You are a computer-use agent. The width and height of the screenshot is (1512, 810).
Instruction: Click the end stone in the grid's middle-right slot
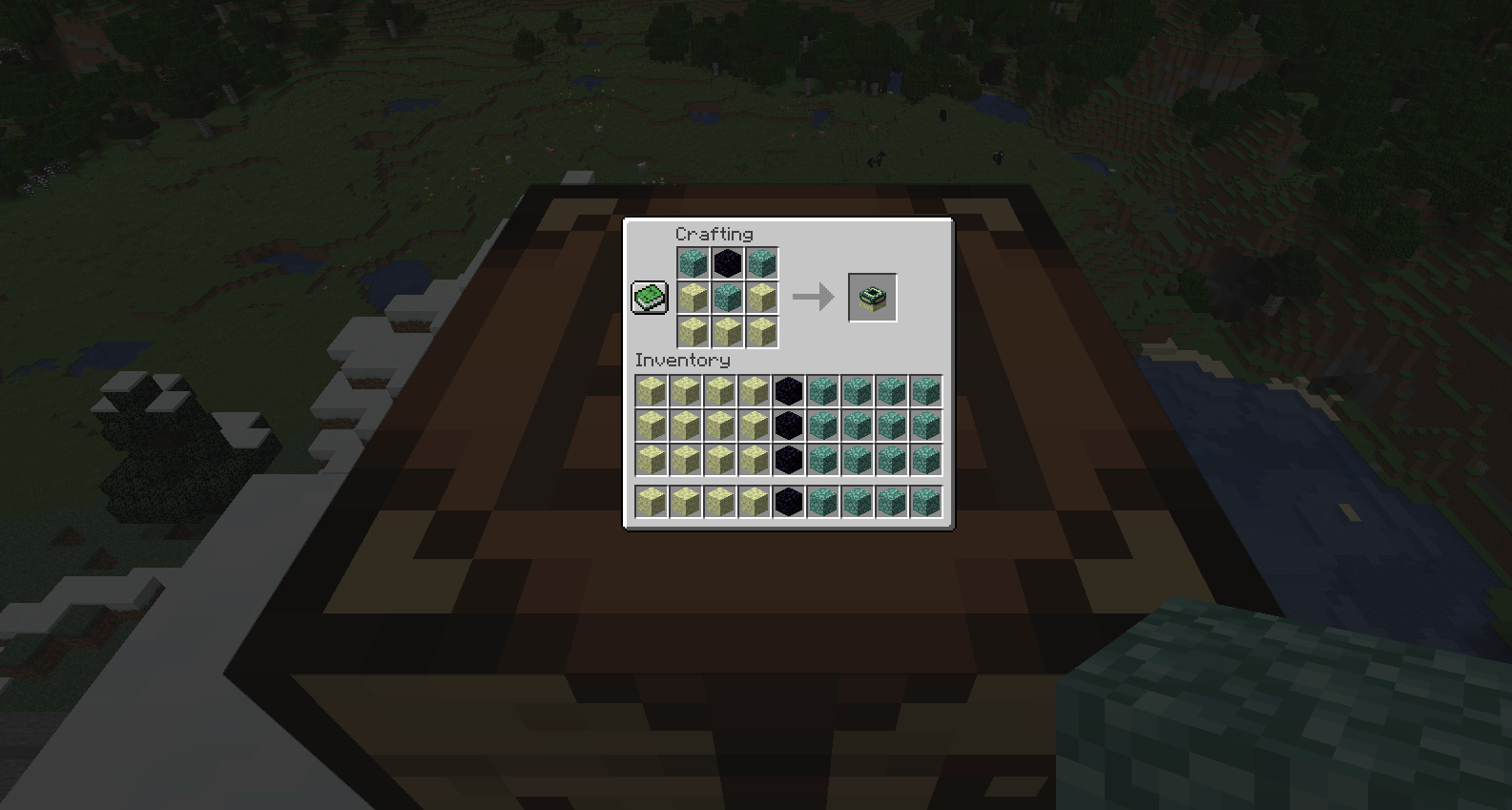click(x=762, y=298)
